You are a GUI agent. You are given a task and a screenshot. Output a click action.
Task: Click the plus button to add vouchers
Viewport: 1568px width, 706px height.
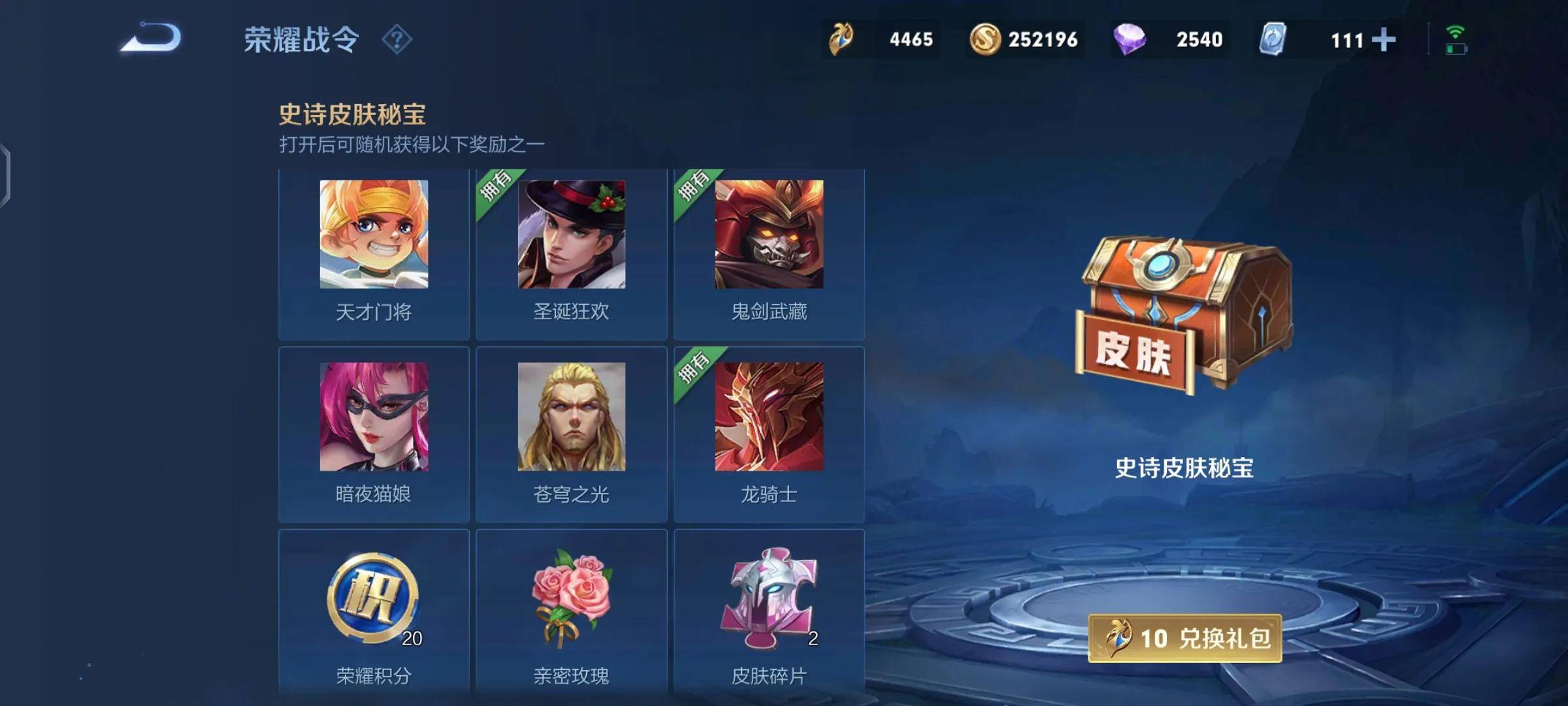1383,40
